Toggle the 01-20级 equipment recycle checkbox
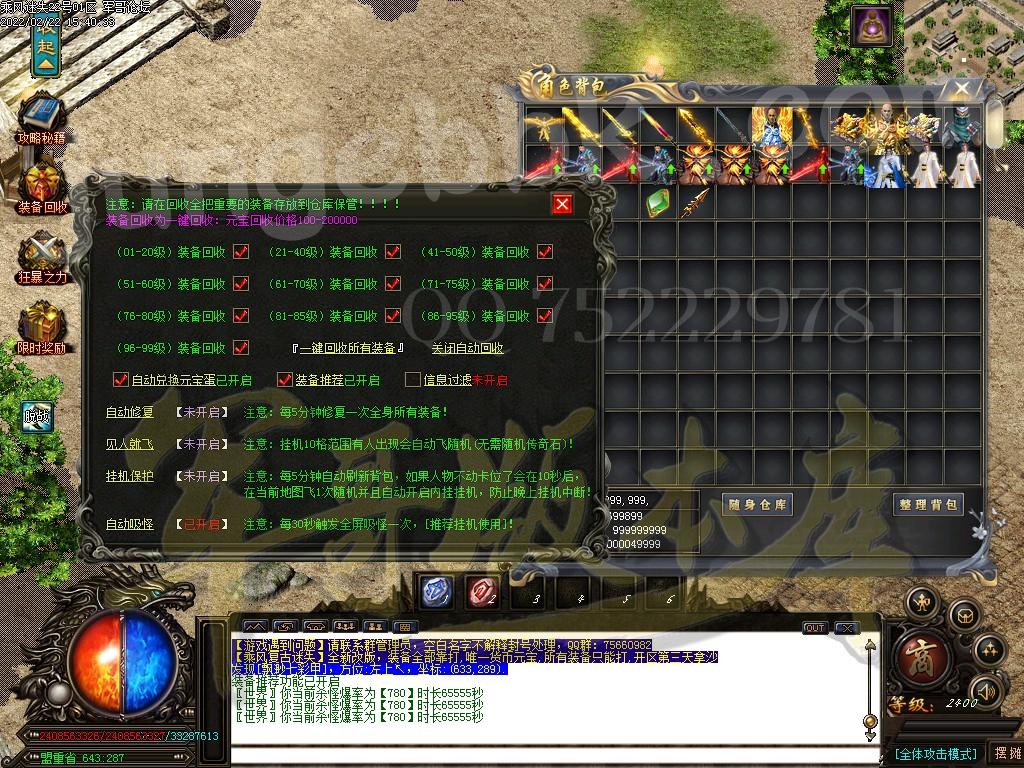 241,252
